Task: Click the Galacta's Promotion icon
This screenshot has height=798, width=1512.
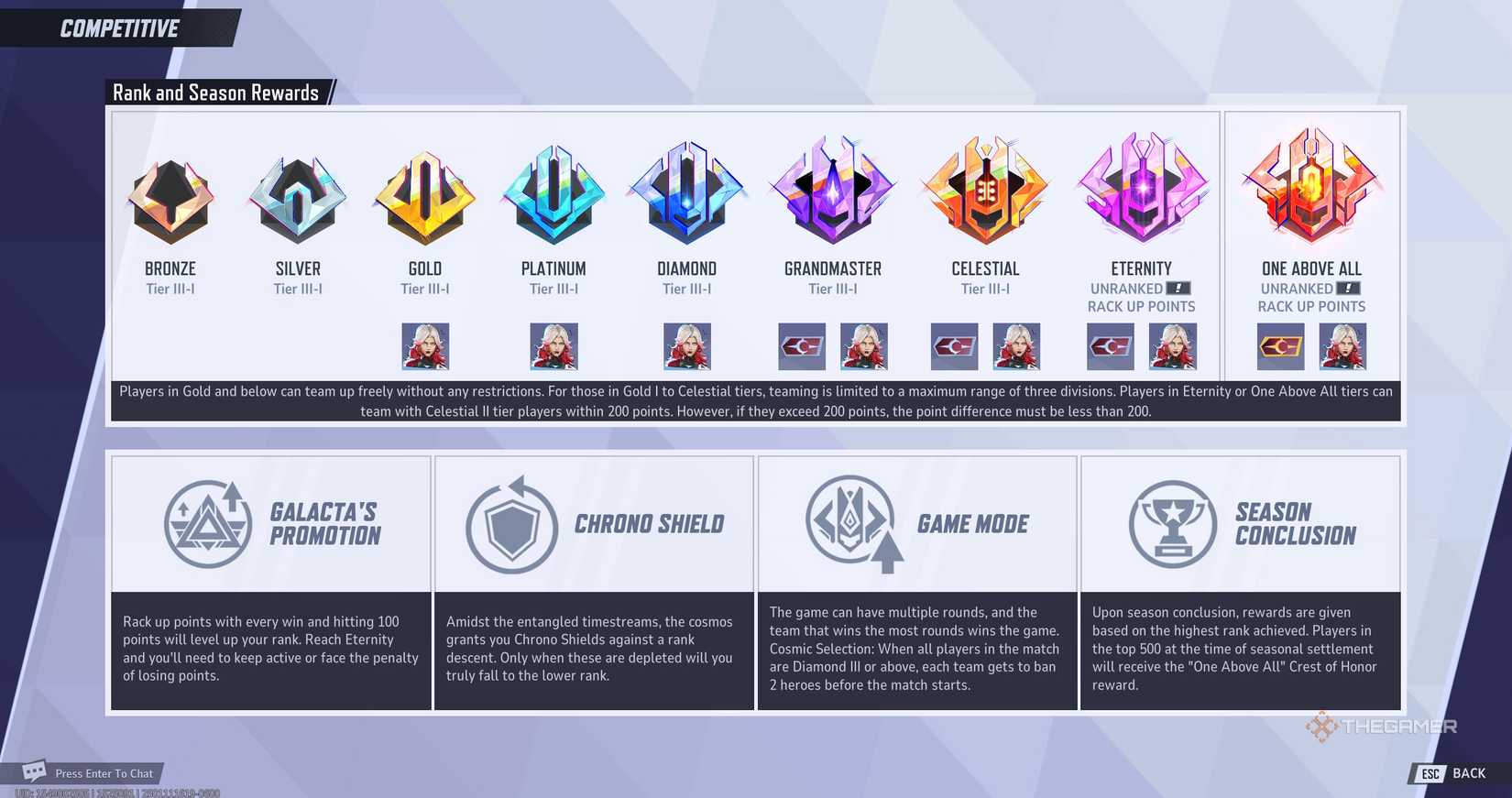Action: [x=208, y=523]
